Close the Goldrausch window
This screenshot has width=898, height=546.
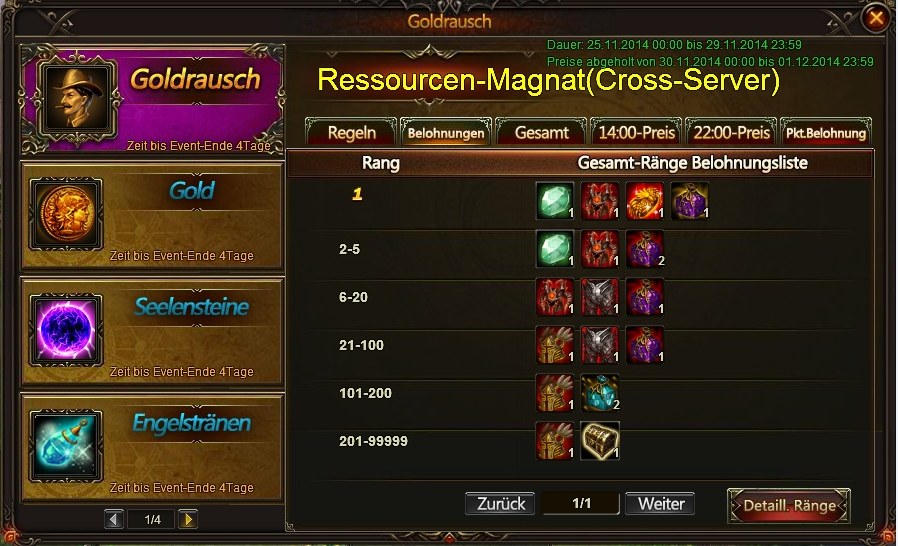(x=875, y=18)
